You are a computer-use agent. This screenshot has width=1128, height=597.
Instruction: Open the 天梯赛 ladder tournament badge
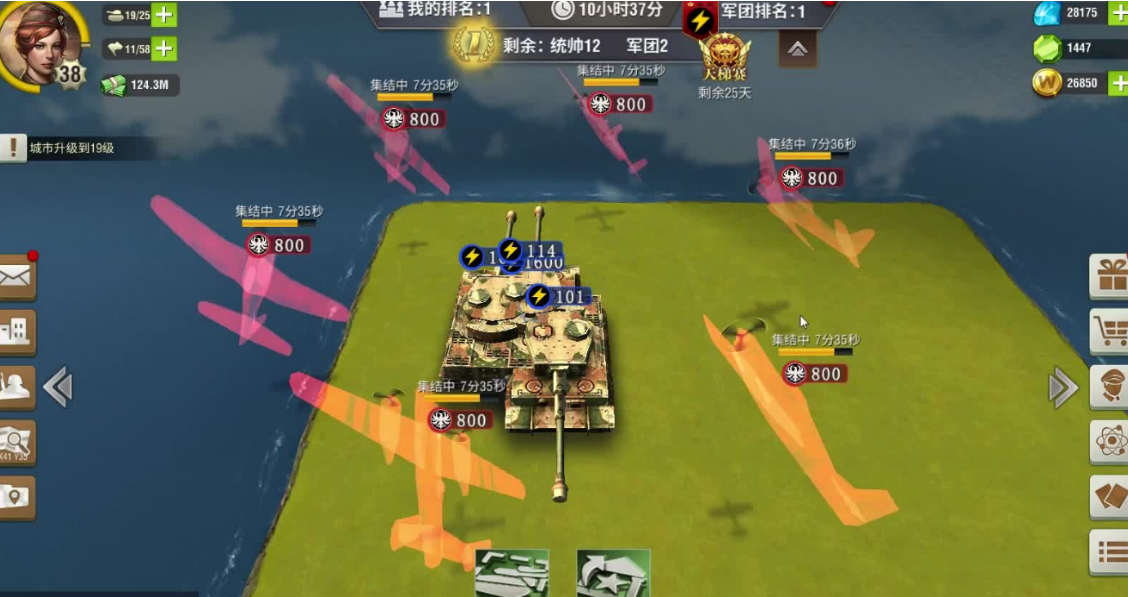point(724,60)
